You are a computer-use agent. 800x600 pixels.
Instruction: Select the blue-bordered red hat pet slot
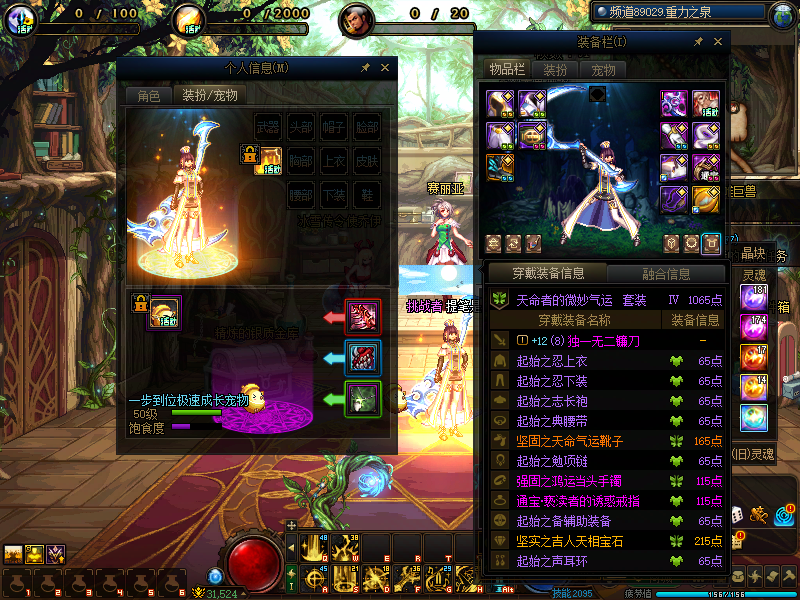(362, 357)
